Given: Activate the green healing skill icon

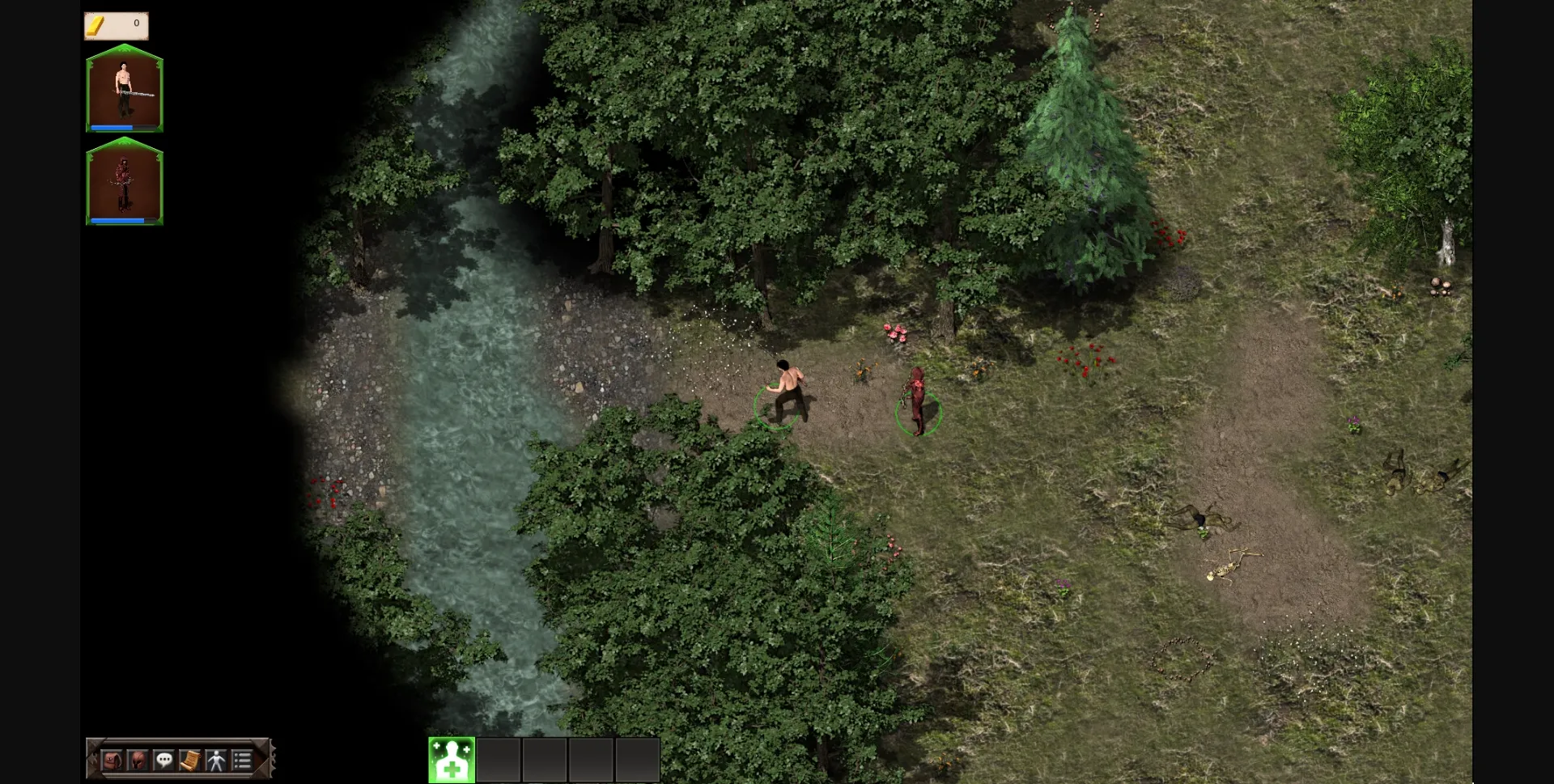Looking at the screenshot, I should click(451, 759).
